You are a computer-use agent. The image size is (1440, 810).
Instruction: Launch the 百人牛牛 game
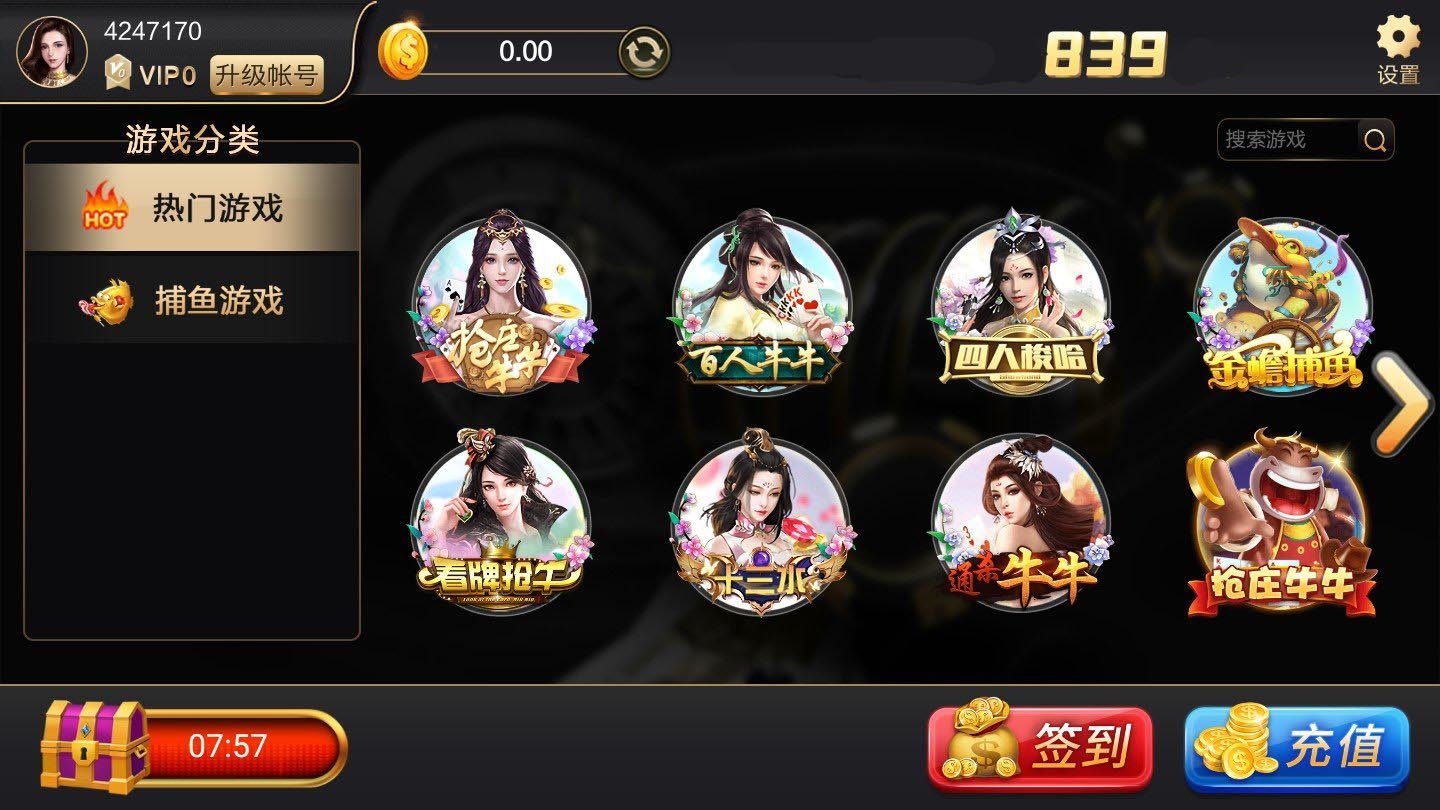pyautogui.click(x=760, y=303)
